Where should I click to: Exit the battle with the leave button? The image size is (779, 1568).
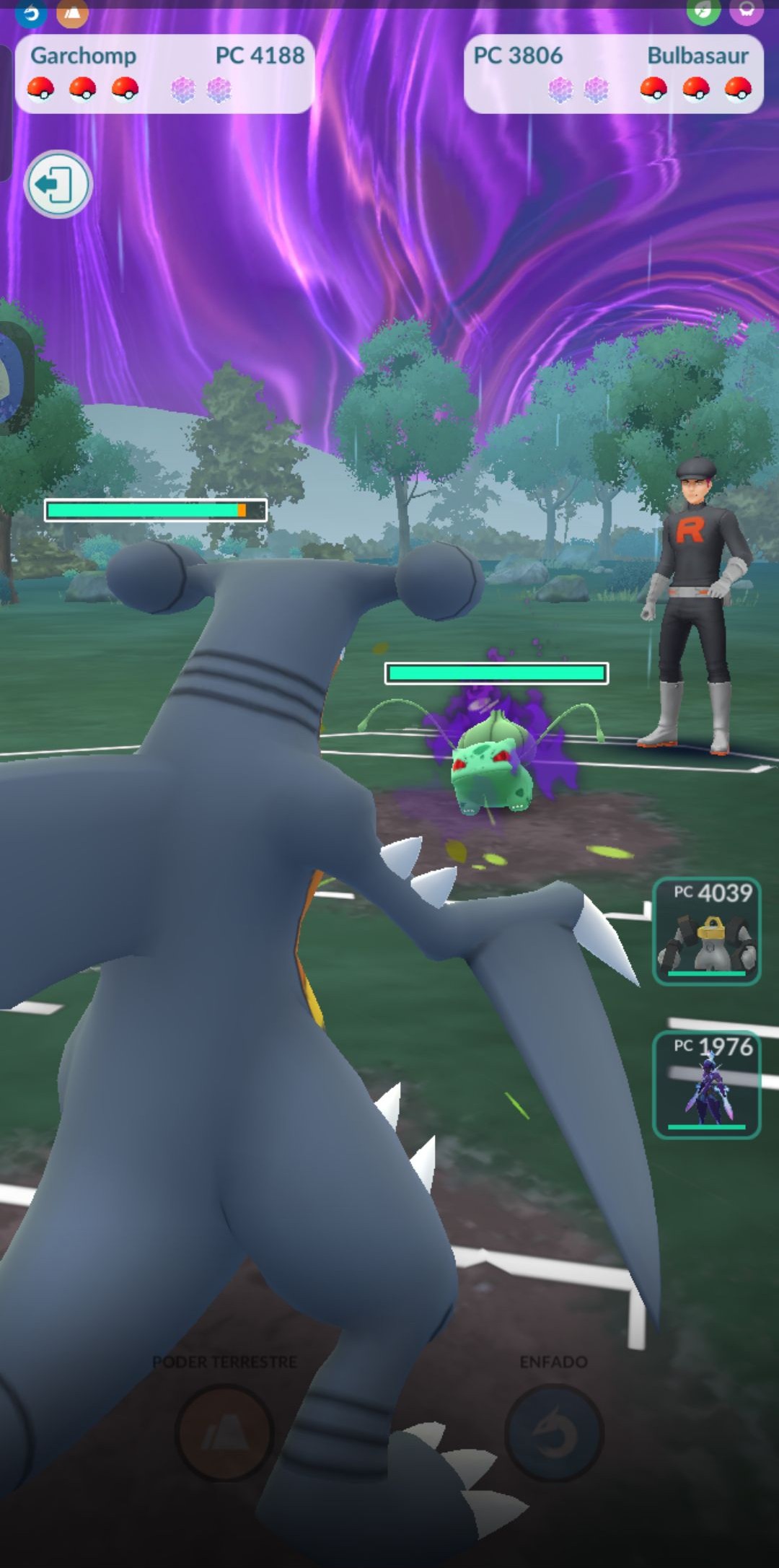58,185
